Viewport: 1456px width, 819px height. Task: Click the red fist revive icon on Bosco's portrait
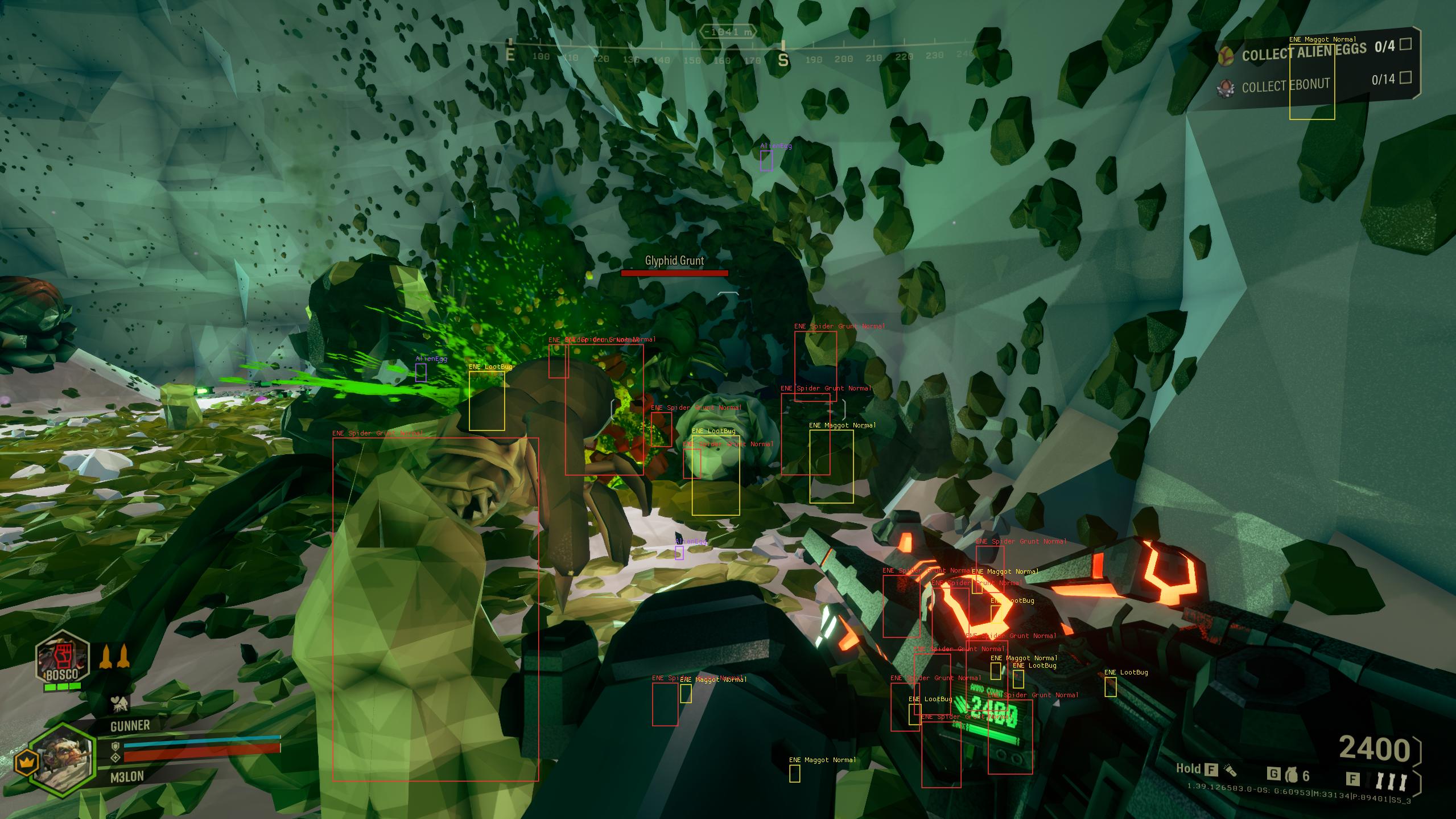[x=63, y=657]
